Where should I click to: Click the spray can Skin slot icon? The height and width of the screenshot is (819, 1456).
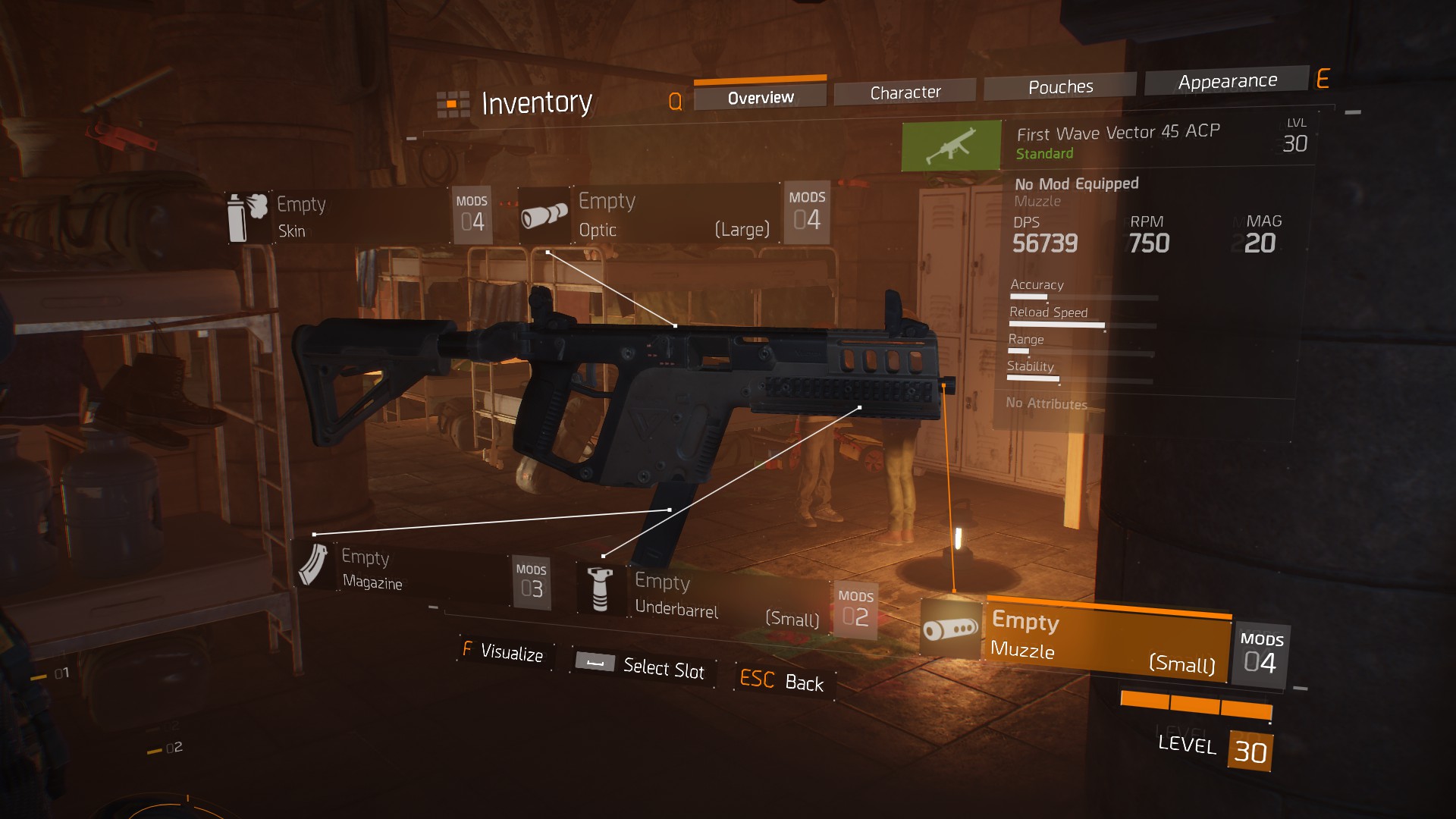click(x=247, y=214)
